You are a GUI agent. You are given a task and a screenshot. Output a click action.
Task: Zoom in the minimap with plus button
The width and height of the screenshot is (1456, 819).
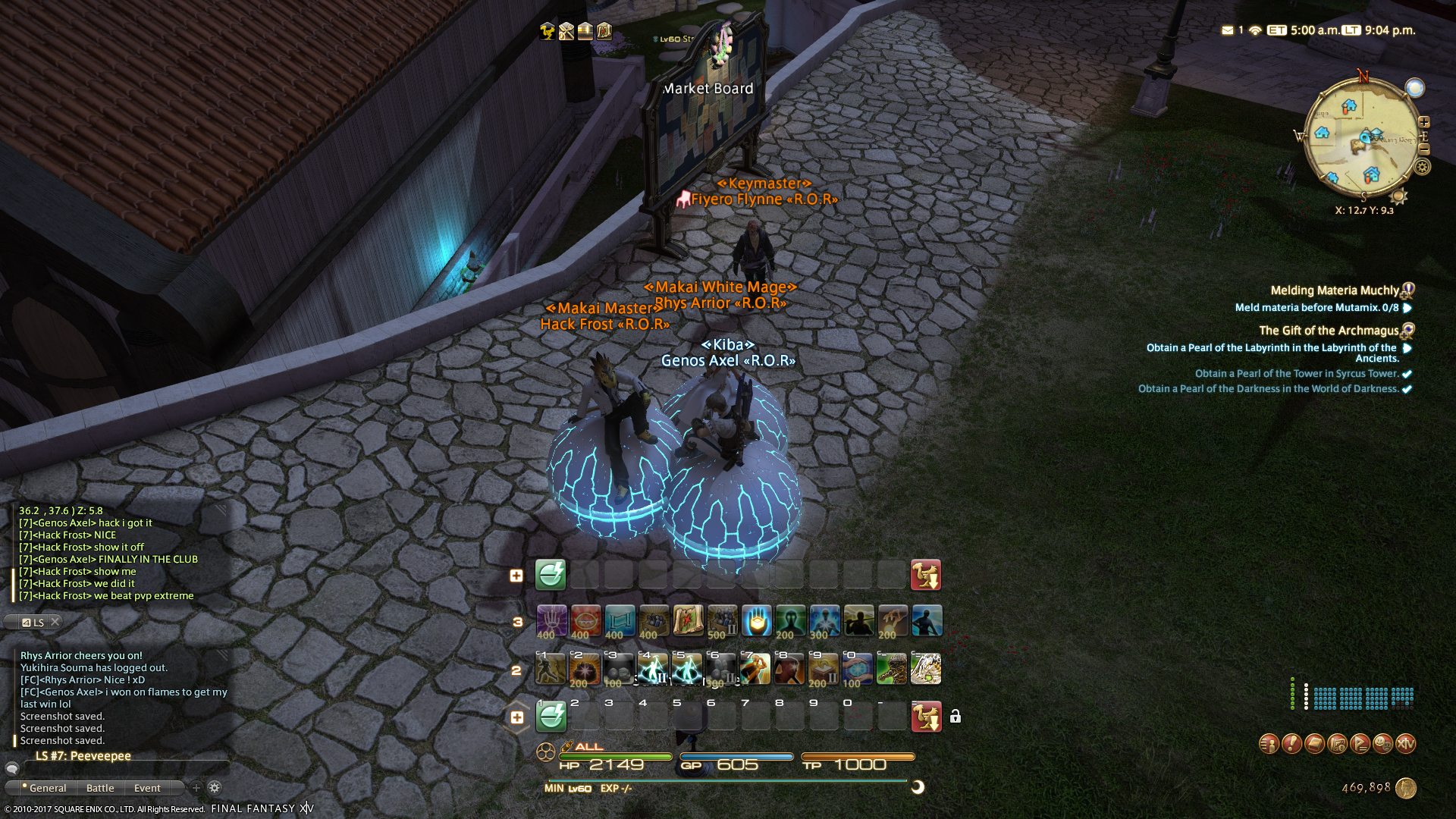pyautogui.click(x=1423, y=122)
